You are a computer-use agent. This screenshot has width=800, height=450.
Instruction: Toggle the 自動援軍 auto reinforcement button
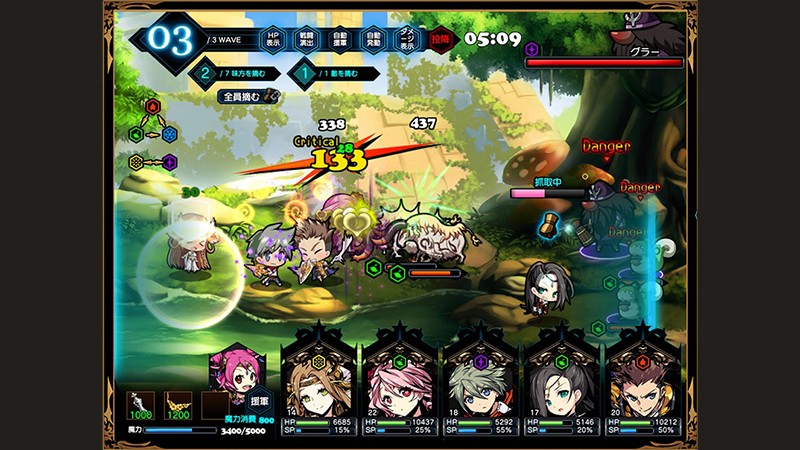coord(340,38)
